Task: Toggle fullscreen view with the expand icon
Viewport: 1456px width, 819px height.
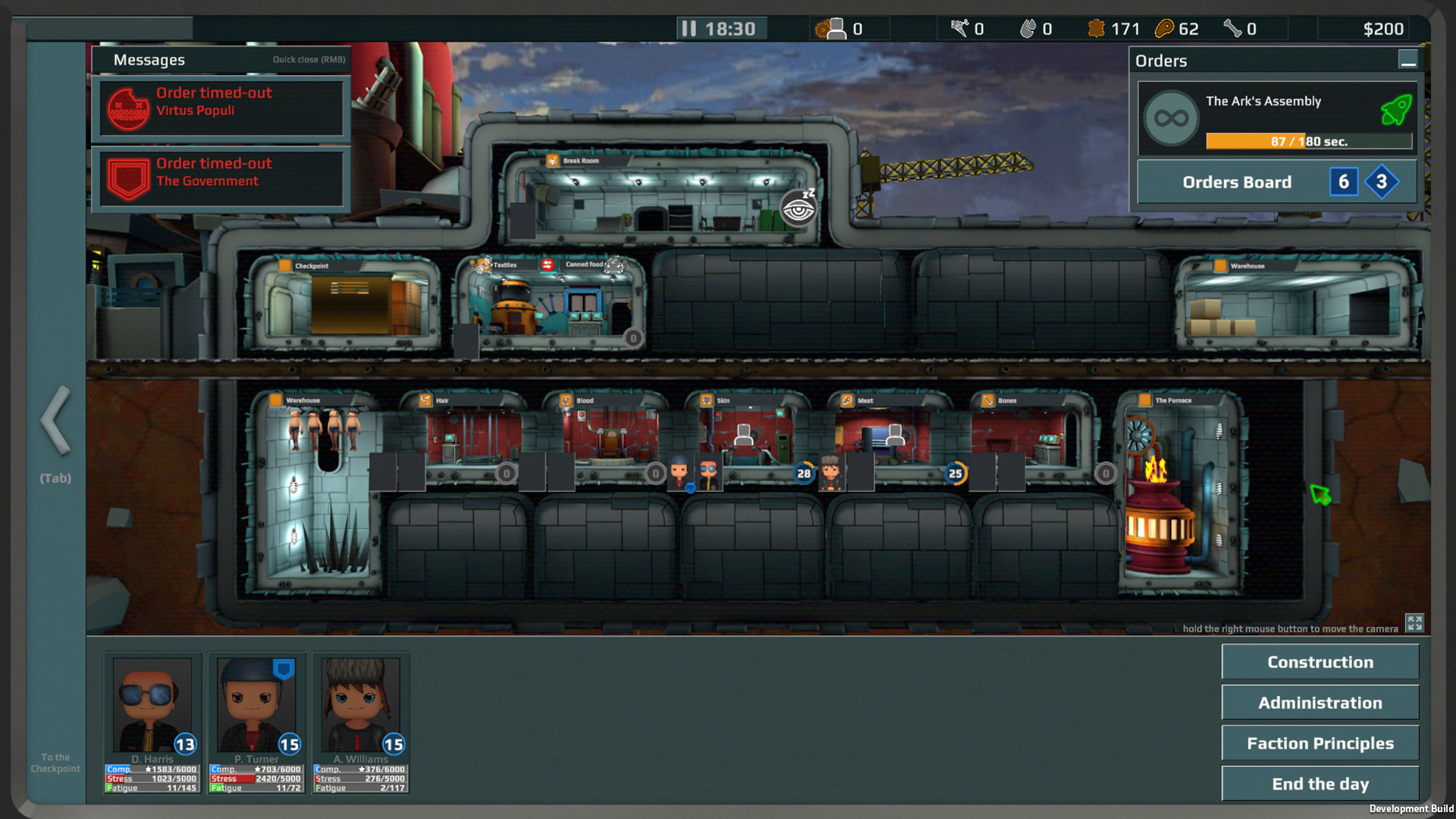Action: click(x=1414, y=623)
